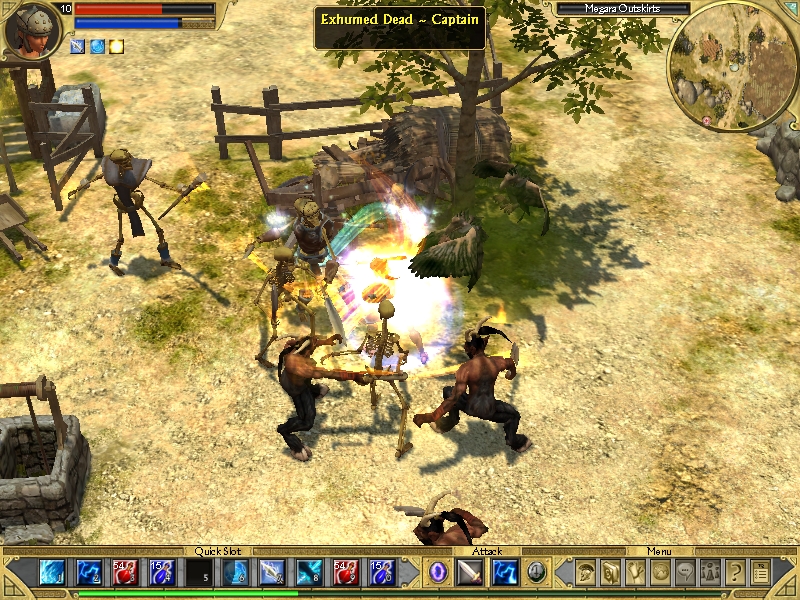Open the book icon in the Menu bar
The height and width of the screenshot is (600, 800).
611,572
